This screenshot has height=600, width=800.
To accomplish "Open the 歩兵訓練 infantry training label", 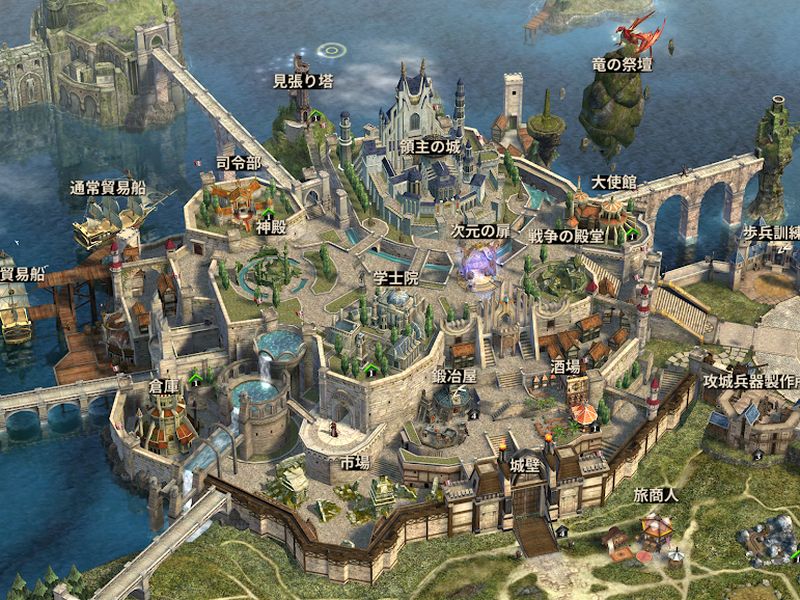I will (x=769, y=230).
